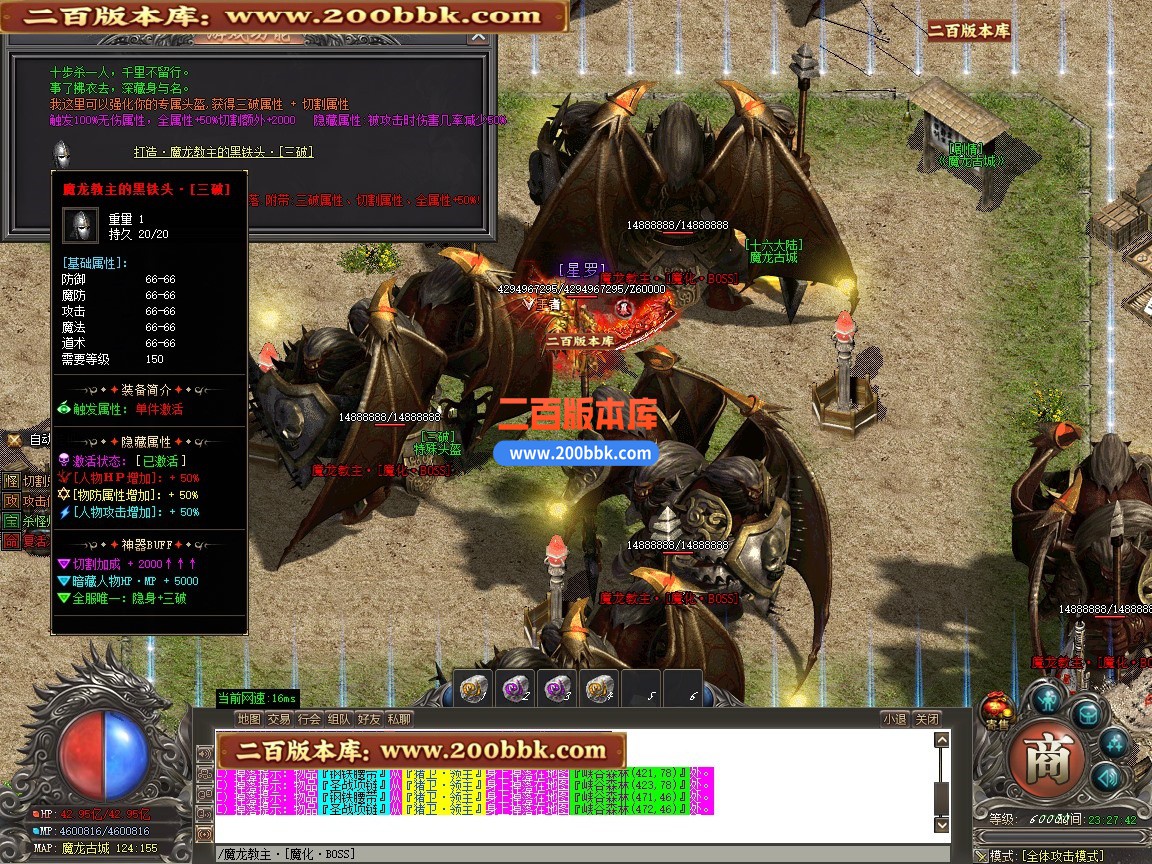The height and width of the screenshot is (864, 1152).
Task: Toggle the sound speaker icon
Action: click(x=1104, y=777)
